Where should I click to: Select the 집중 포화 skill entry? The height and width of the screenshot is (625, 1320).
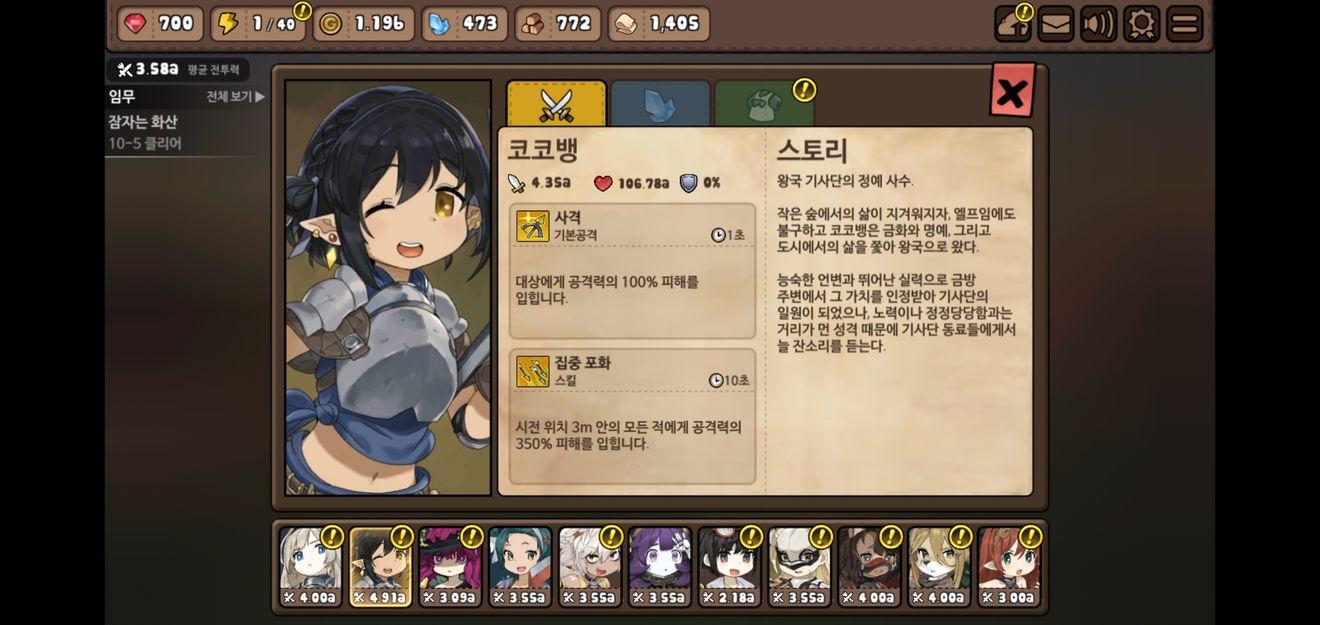point(632,416)
